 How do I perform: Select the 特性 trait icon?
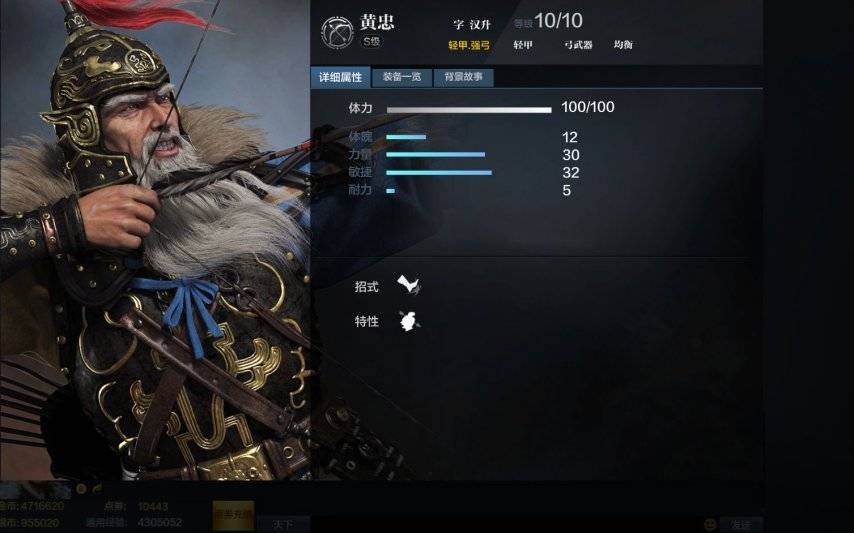click(408, 320)
